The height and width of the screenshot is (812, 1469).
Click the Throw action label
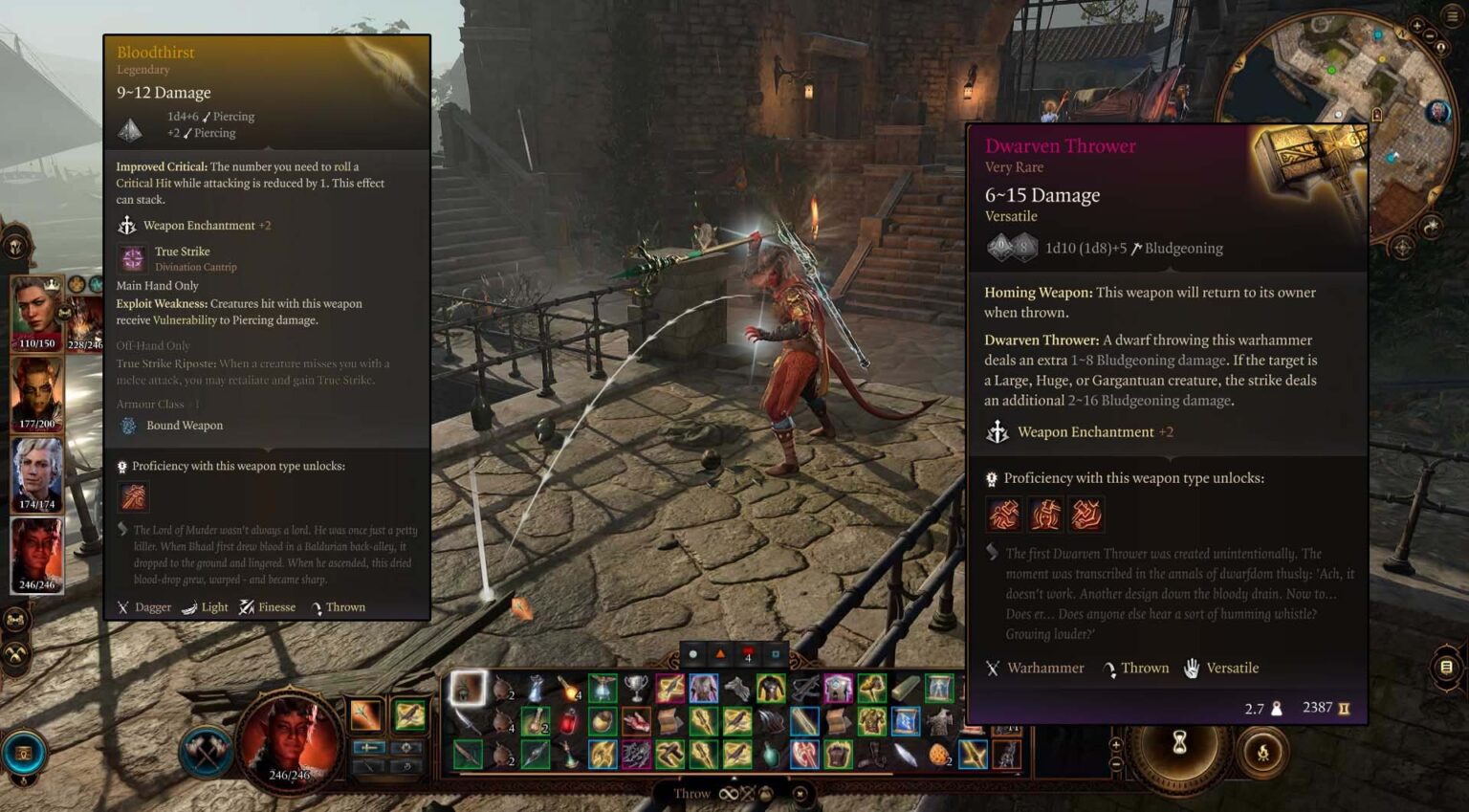coord(691,794)
